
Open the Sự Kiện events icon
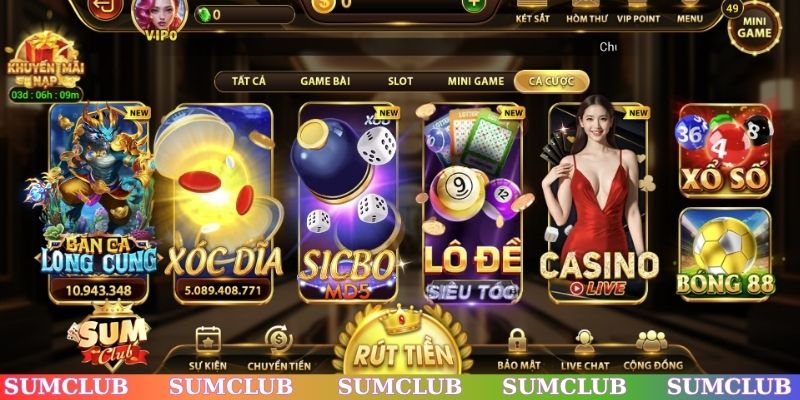[x=209, y=348]
